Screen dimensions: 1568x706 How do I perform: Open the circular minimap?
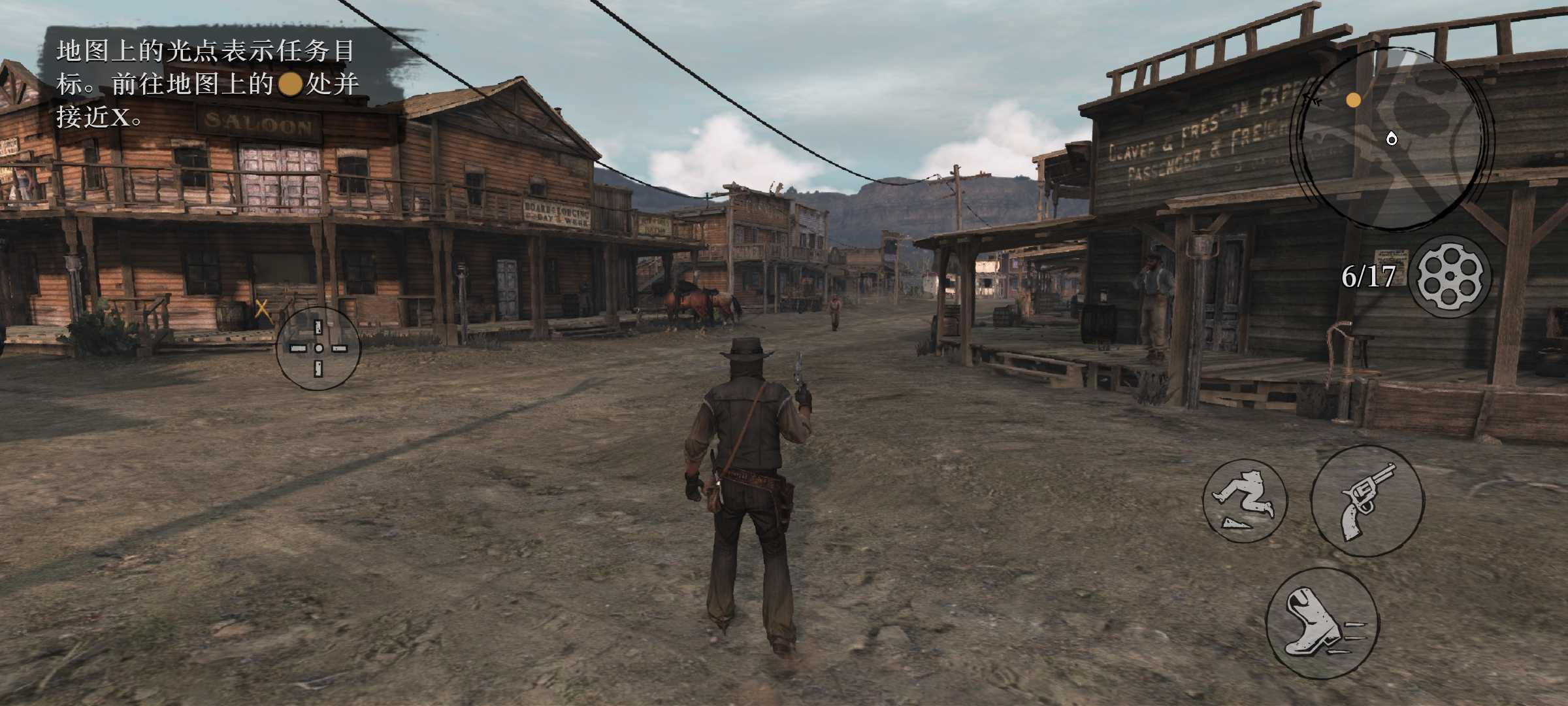tap(1390, 139)
